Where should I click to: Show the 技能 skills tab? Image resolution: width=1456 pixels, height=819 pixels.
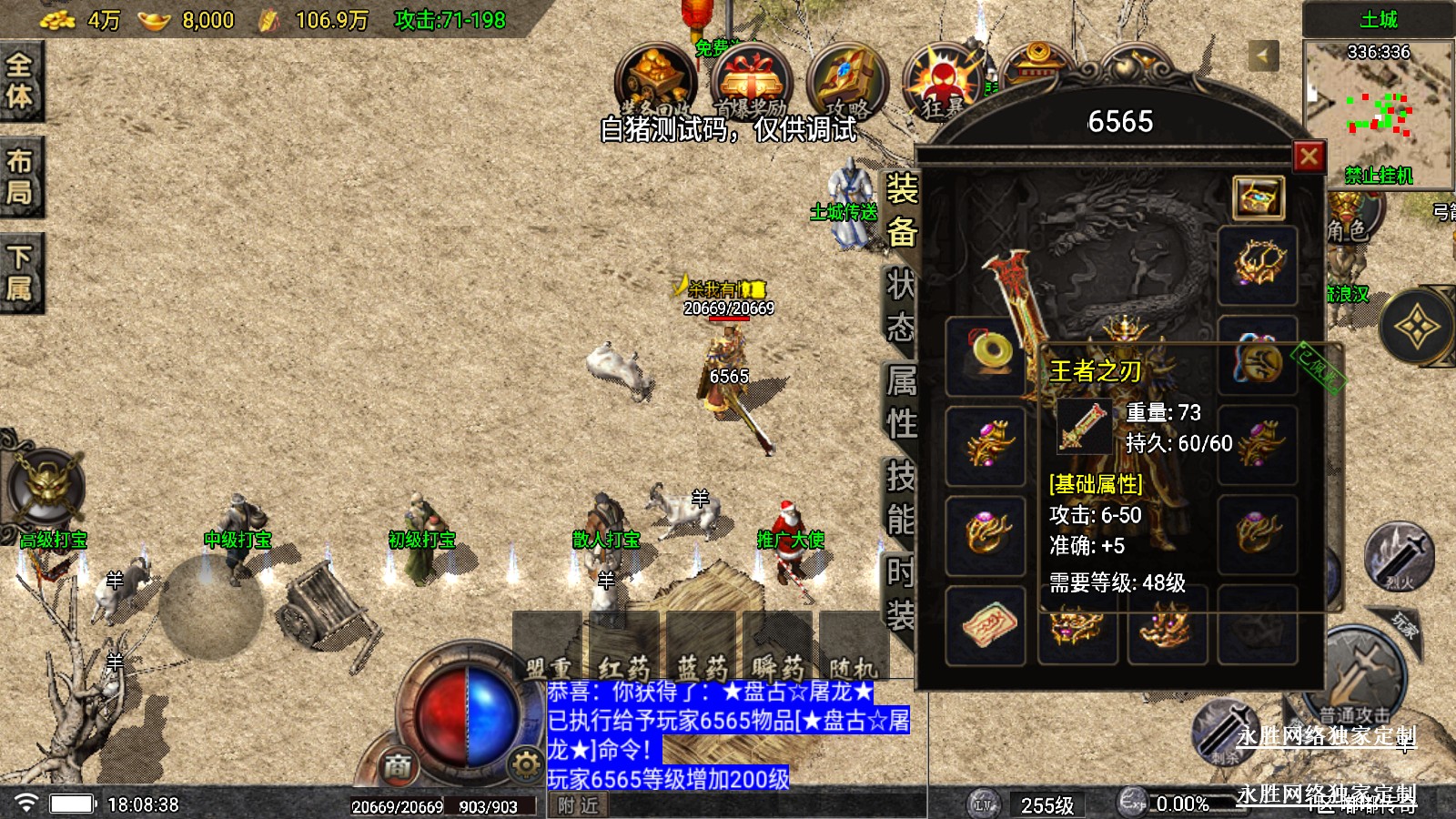click(x=901, y=498)
